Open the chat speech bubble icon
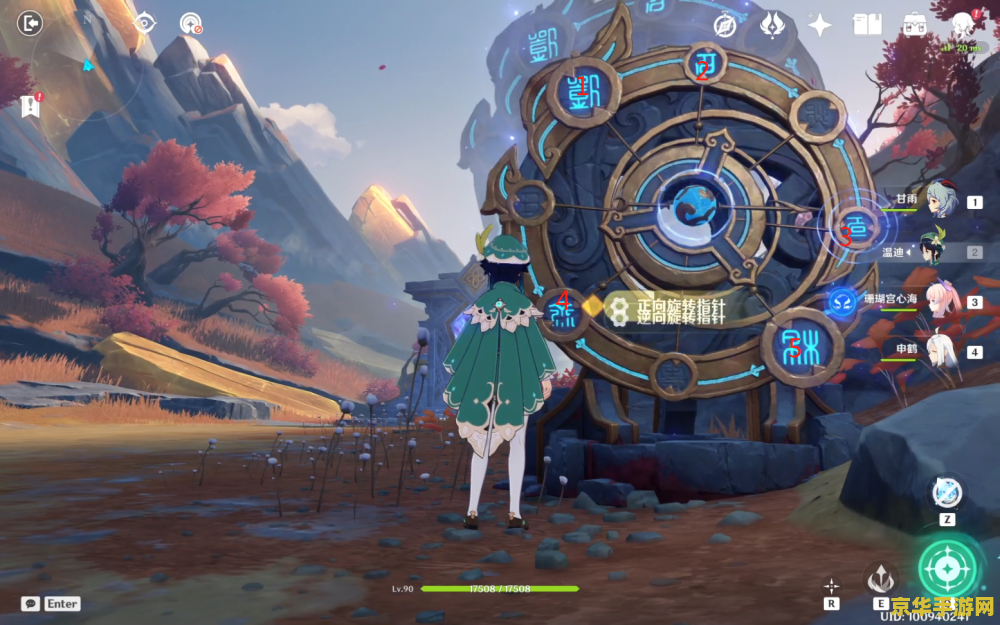The width and height of the screenshot is (1000, 625). point(30,604)
